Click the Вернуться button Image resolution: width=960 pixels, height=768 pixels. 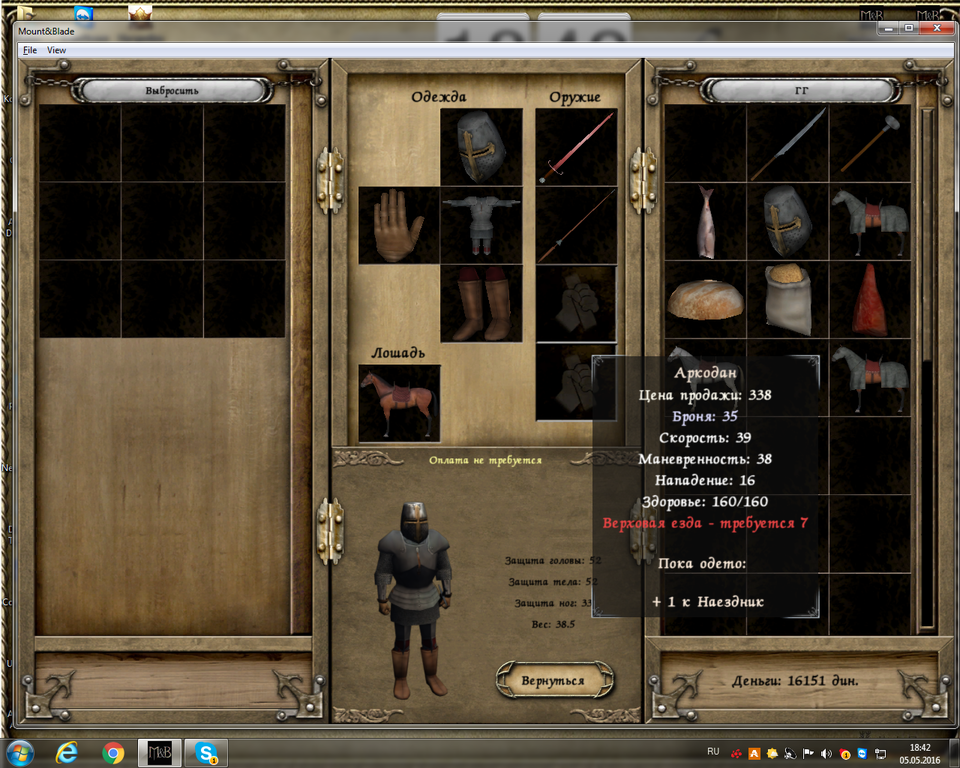click(x=552, y=680)
